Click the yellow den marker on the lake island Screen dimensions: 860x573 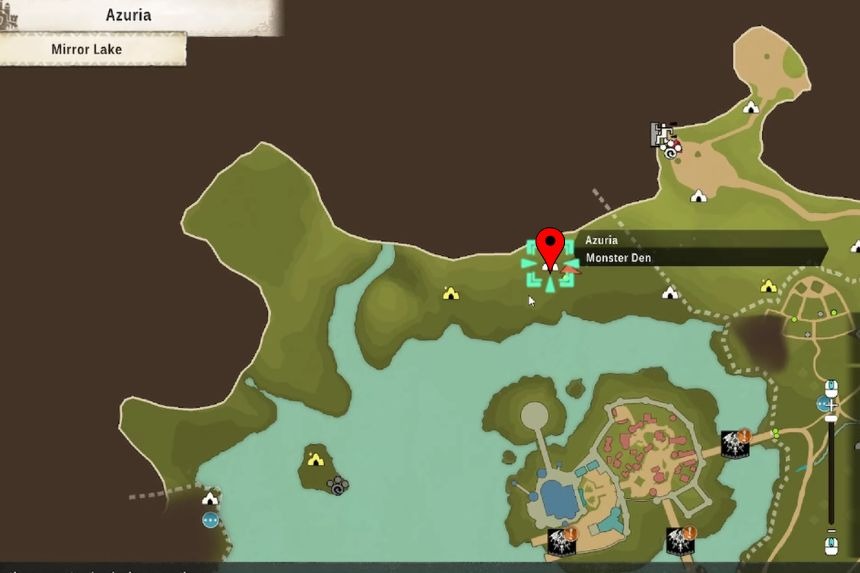pyautogui.click(x=316, y=459)
